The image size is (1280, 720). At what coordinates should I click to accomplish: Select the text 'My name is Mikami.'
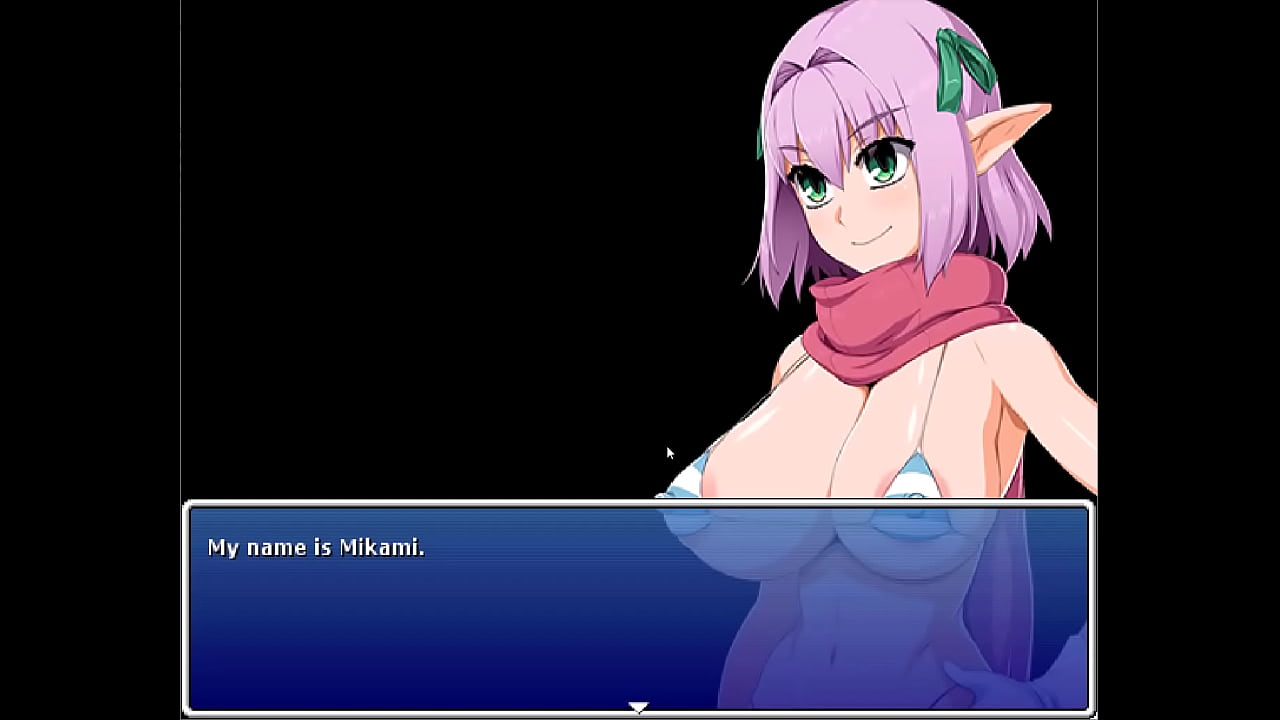tap(317, 547)
